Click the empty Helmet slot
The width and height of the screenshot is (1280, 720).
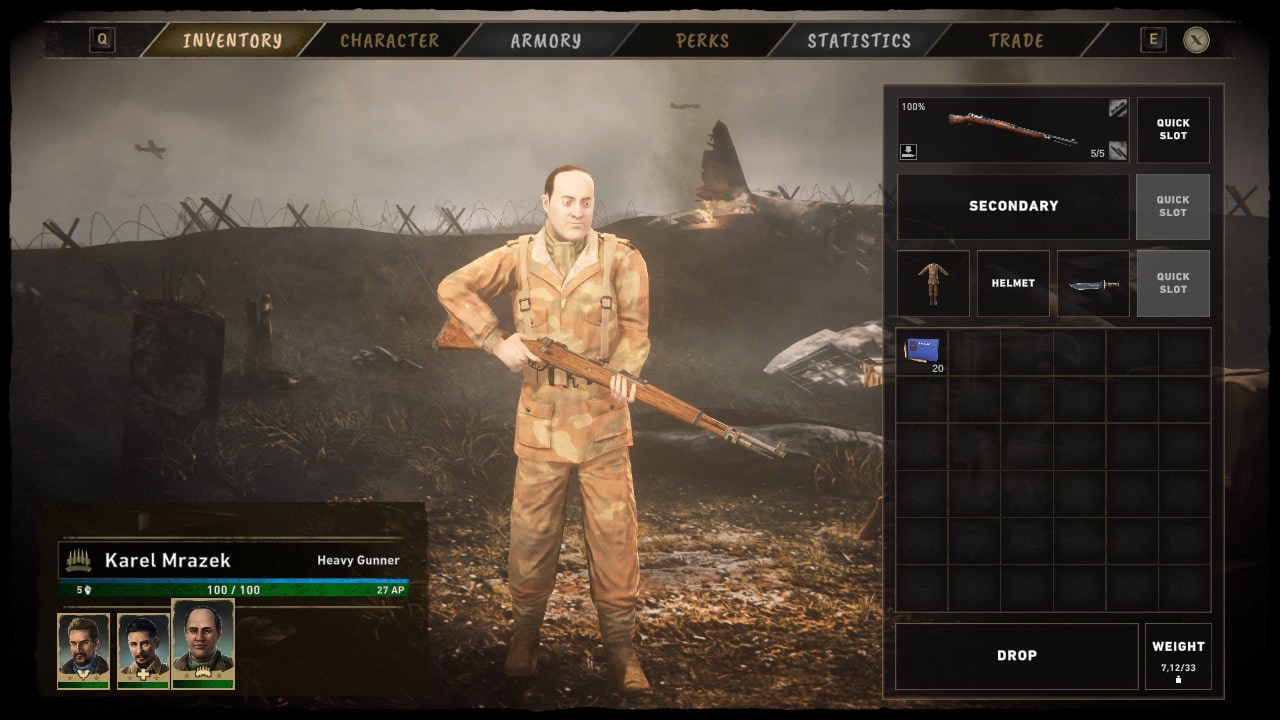click(1012, 283)
